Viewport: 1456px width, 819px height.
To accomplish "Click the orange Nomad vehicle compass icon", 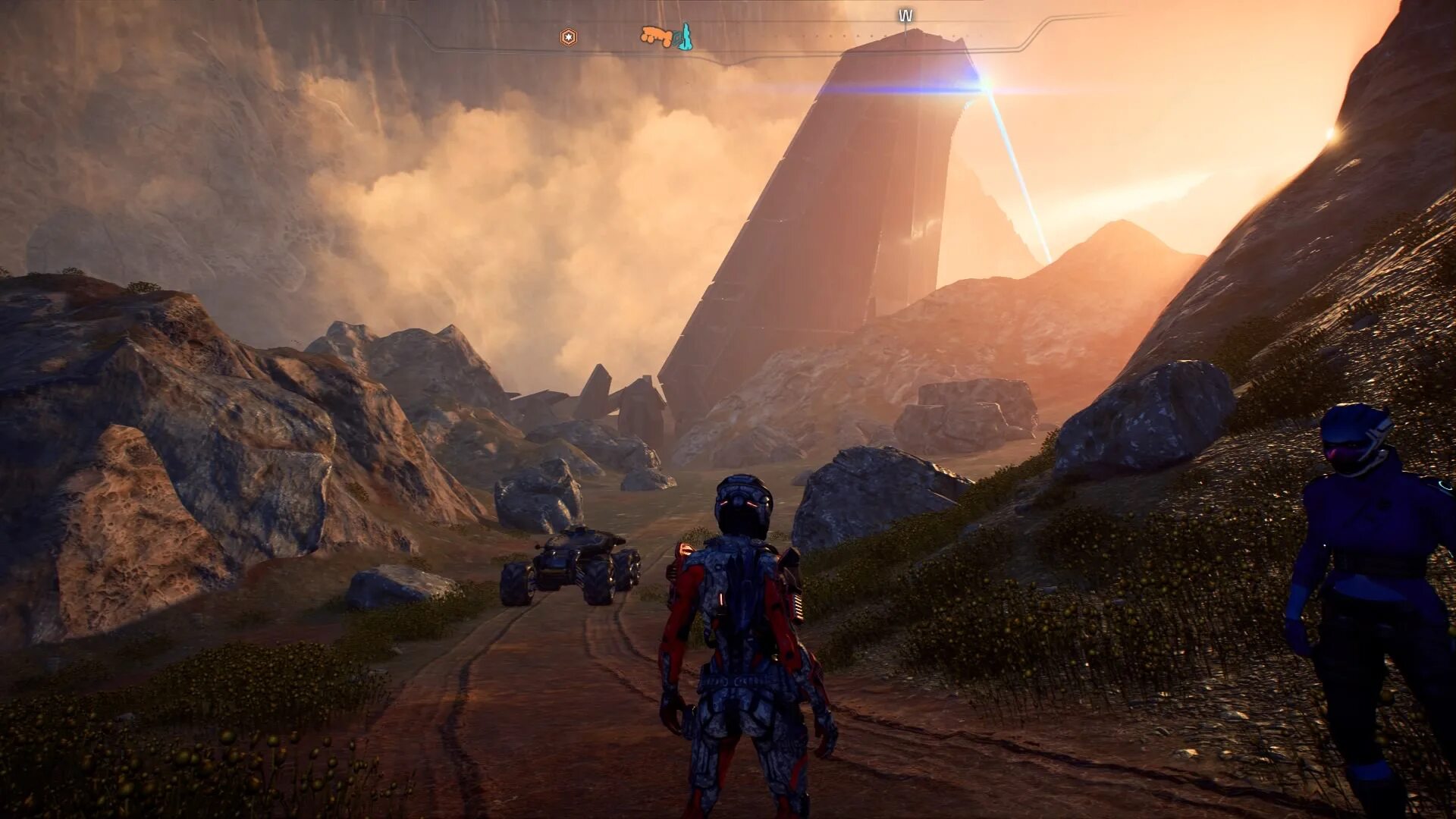I will tap(657, 35).
